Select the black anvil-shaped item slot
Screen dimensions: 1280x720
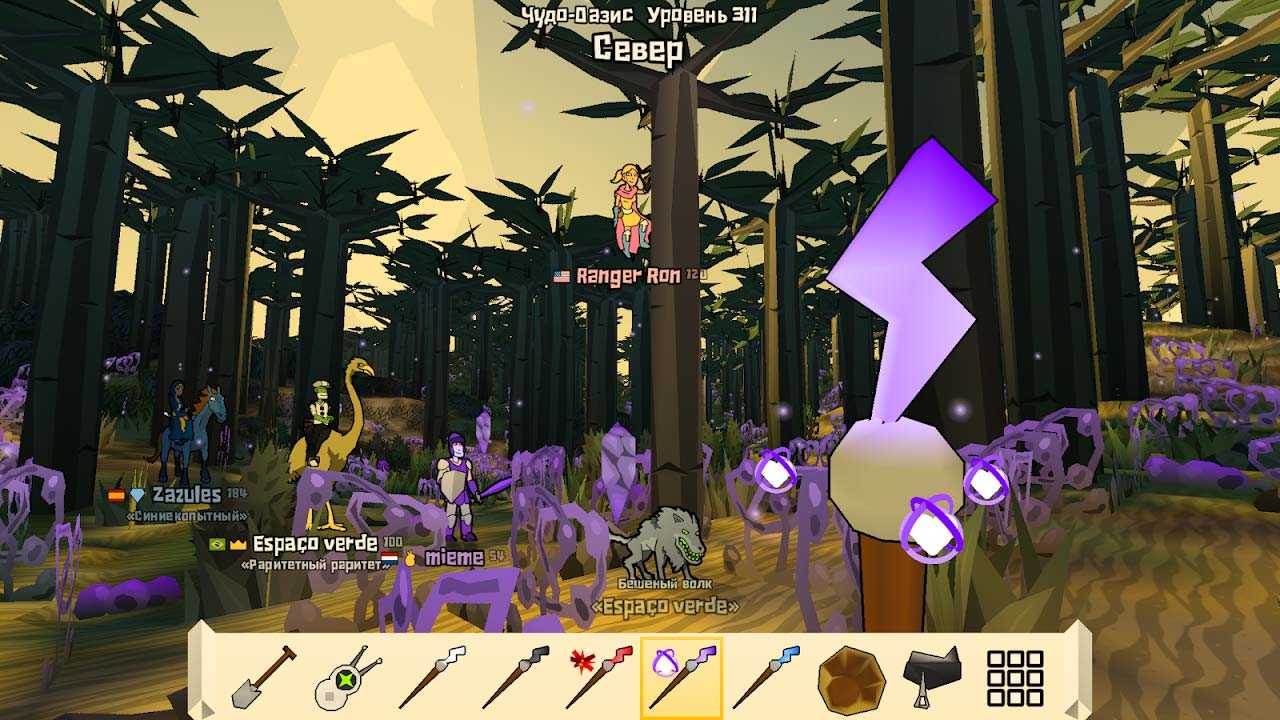point(932,676)
